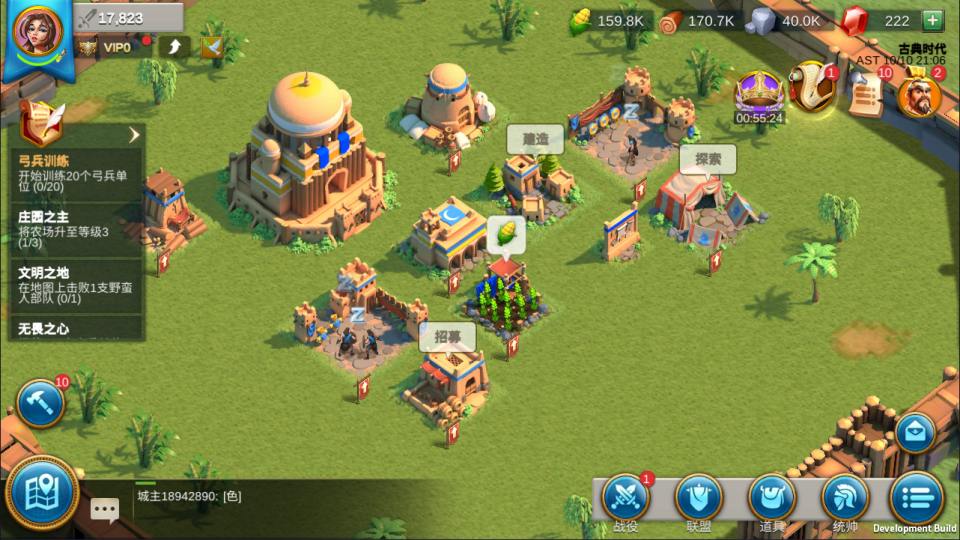Open the world map button
The height and width of the screenshot is (540, 960).
42,494
